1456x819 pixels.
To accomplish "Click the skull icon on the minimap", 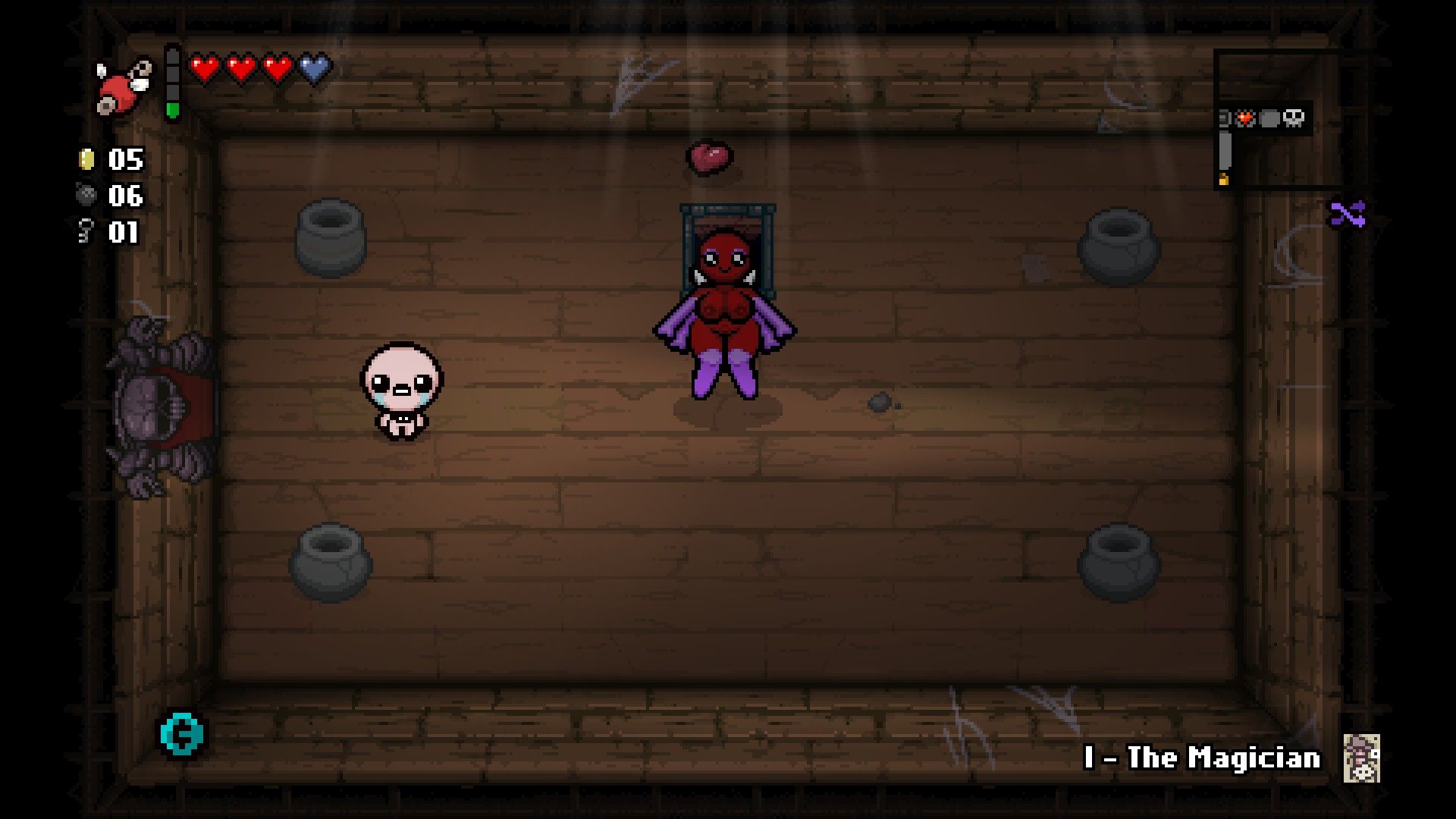I will (1294, 118).
